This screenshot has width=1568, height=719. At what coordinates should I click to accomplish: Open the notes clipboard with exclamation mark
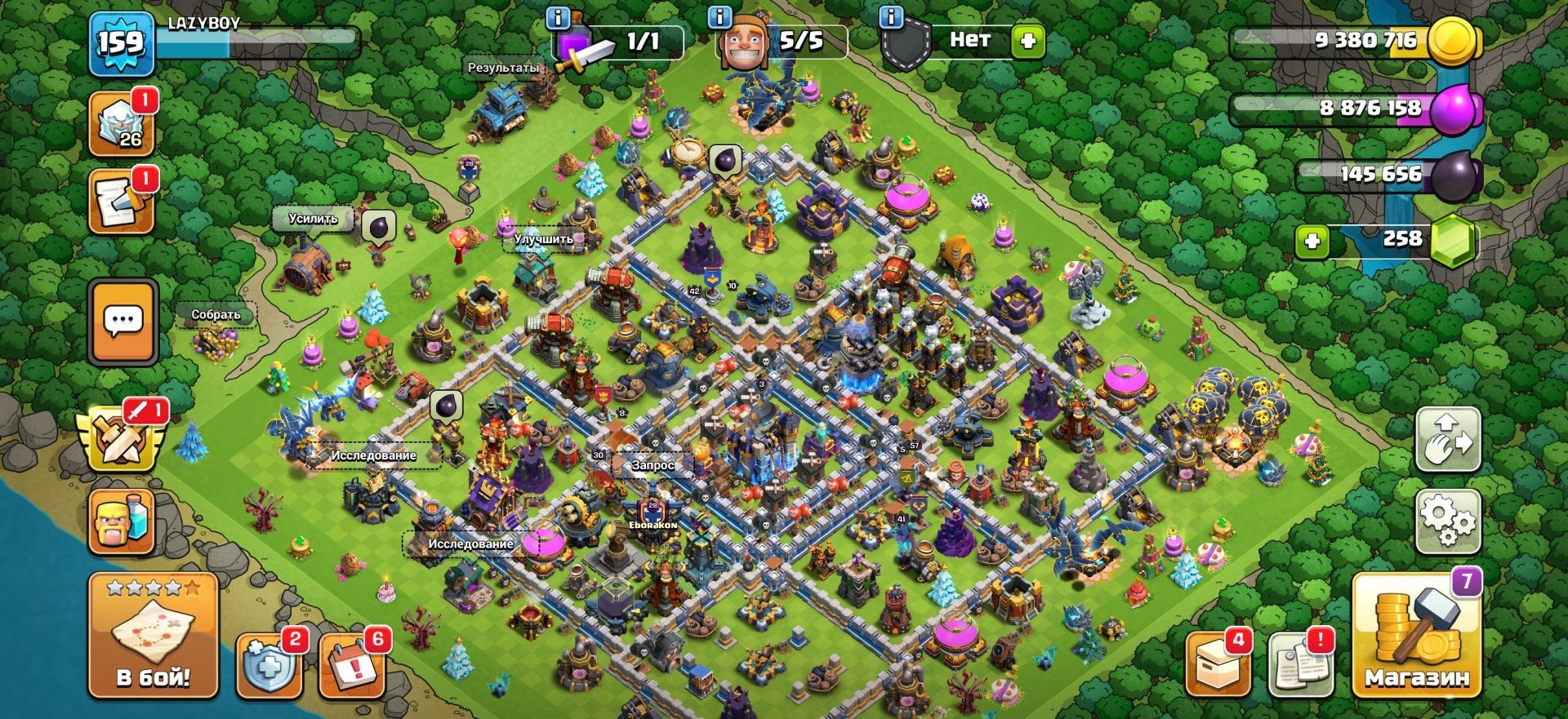click(1301, 665)
